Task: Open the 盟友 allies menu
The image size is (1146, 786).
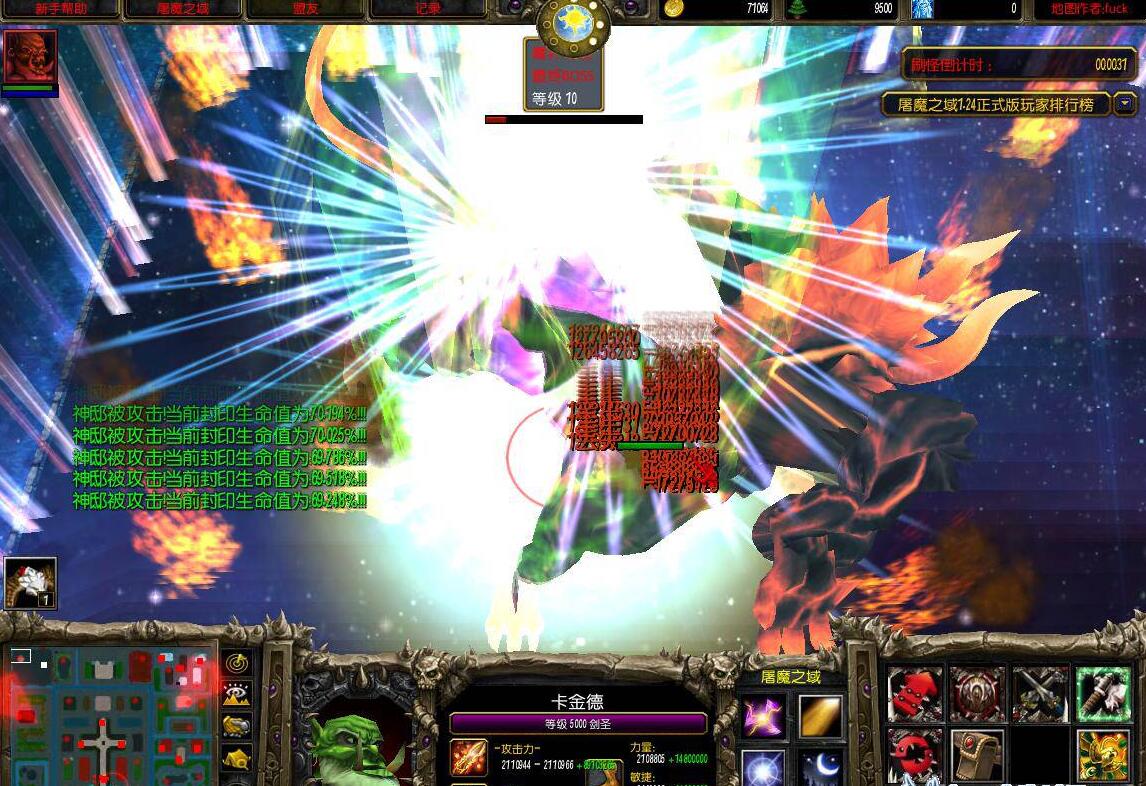Action: pos(306,9)
